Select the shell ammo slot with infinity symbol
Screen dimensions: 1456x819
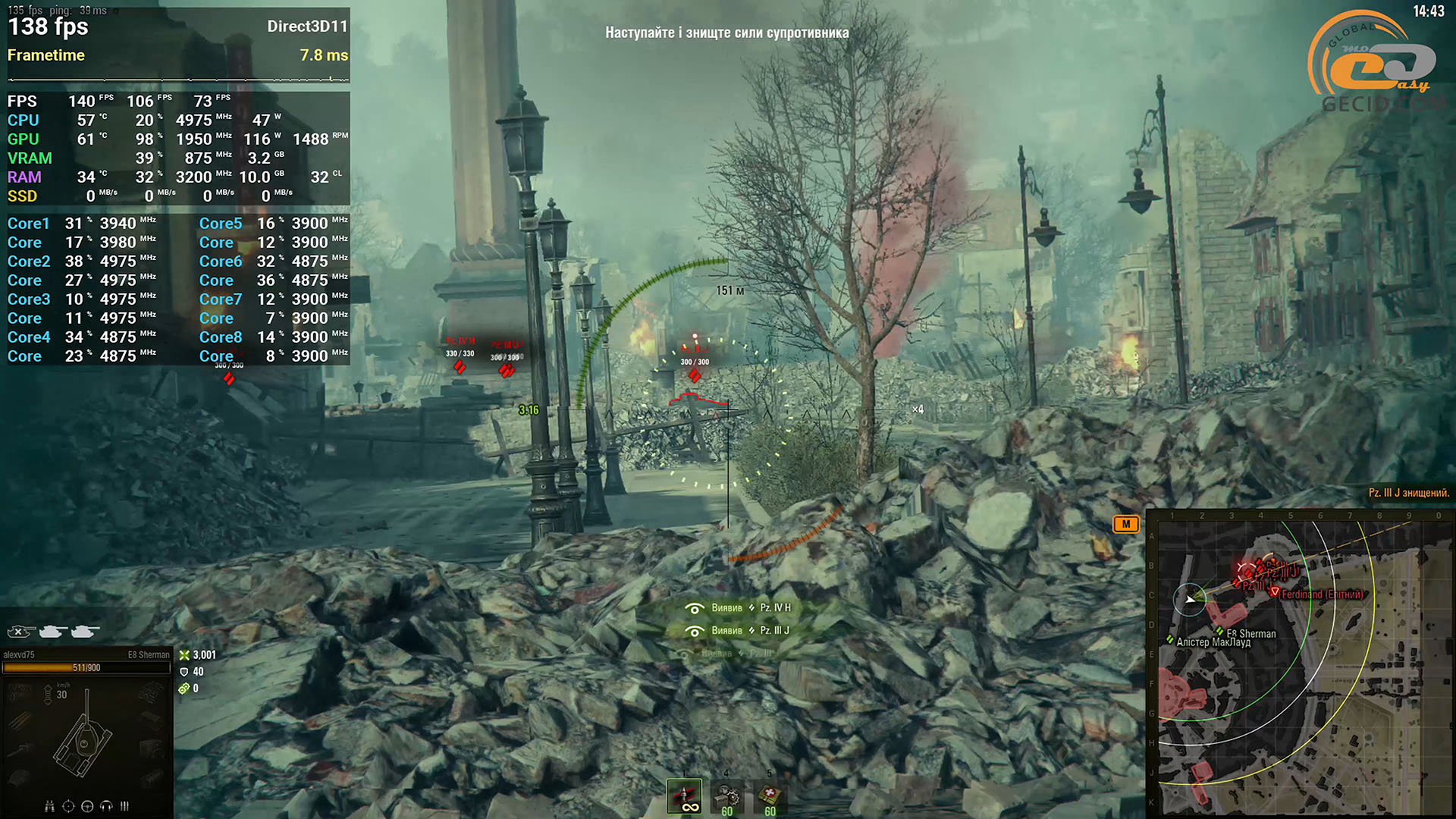tap(684, 796)
